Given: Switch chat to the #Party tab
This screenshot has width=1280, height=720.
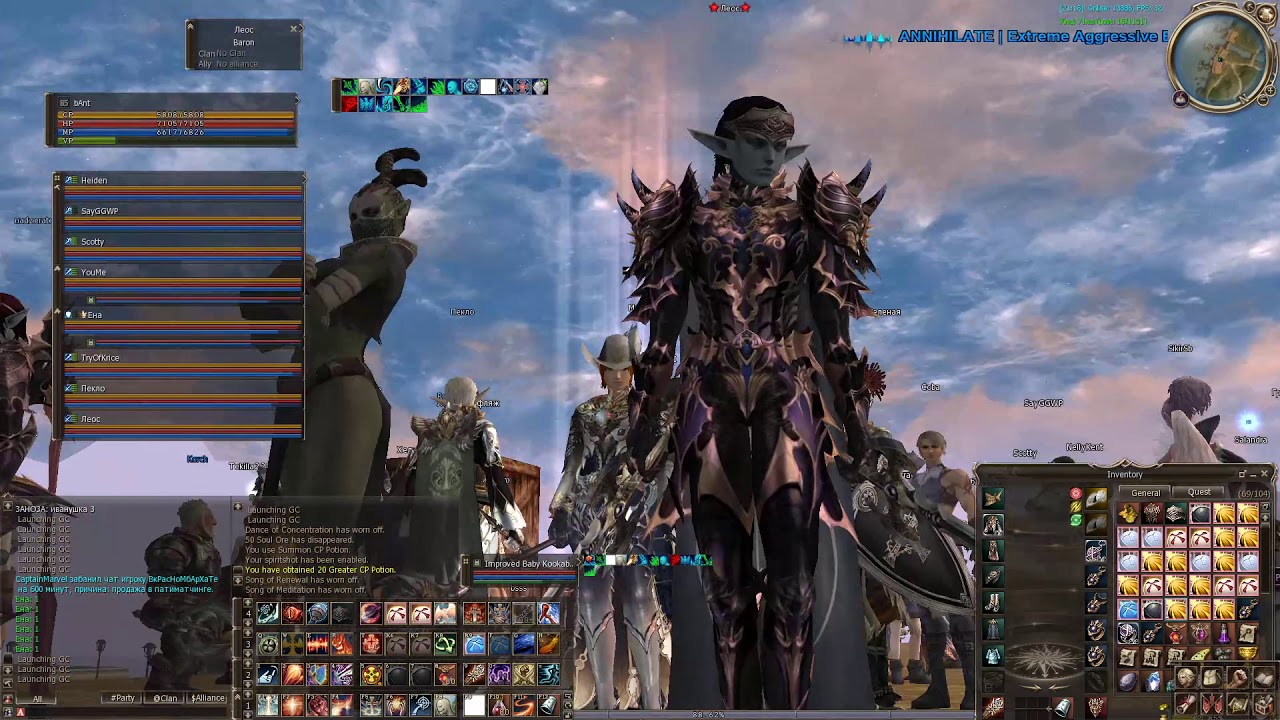Looking at the screenshot, I should pyautogui.click(x=122, y=698).
